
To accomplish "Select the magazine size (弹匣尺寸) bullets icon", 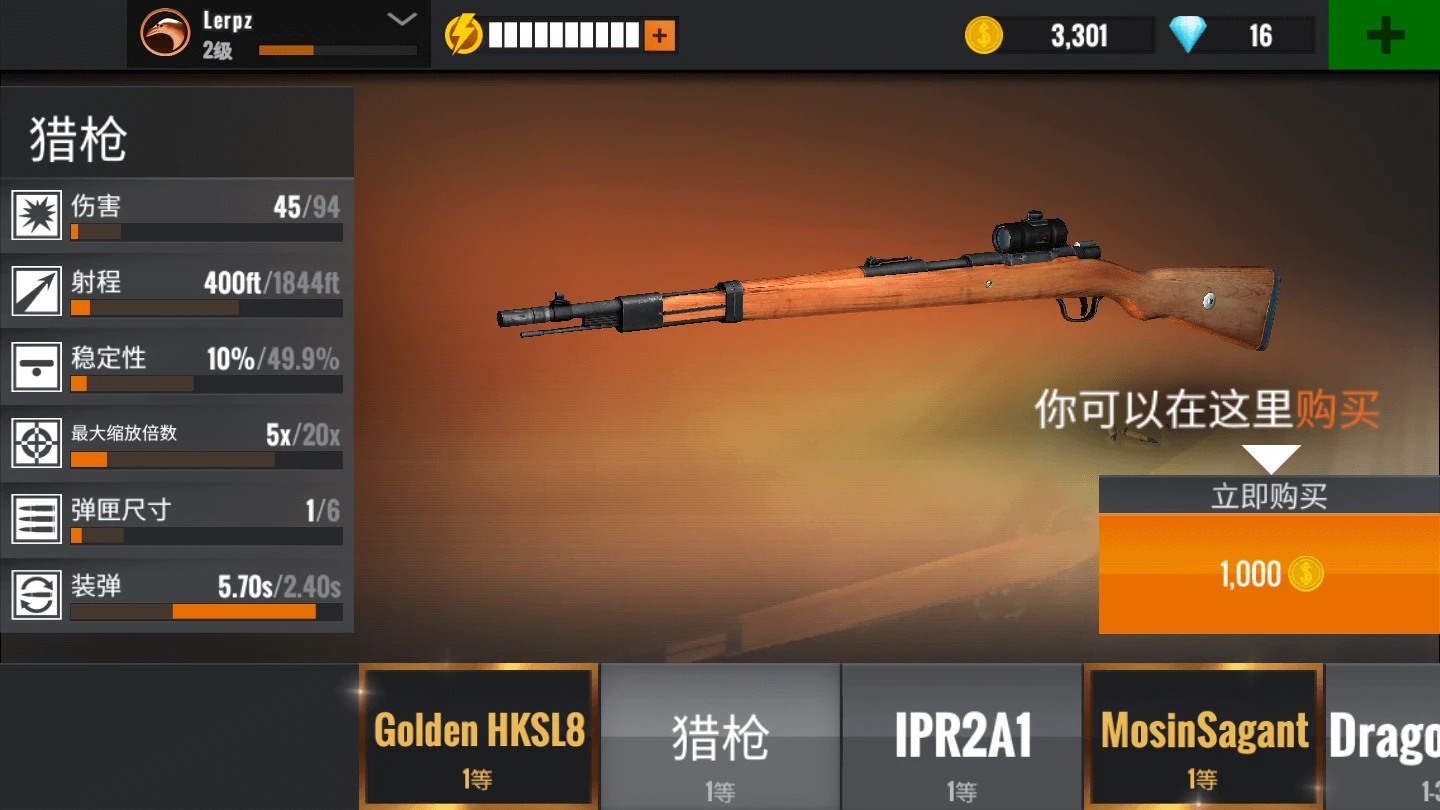I will pyautogui.click(x=36, y=519).
